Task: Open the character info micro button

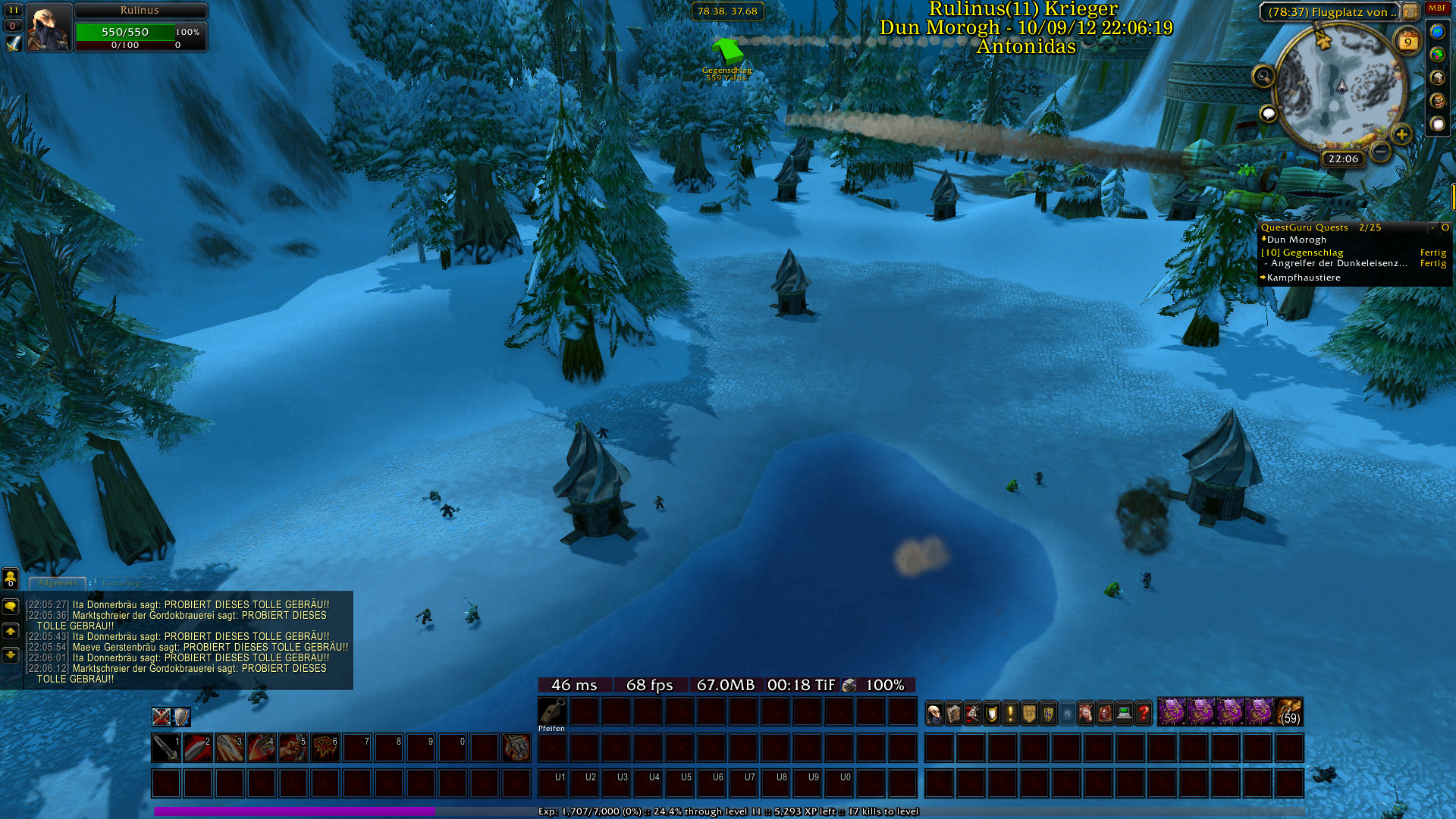Action: click(x=934, y=713)
